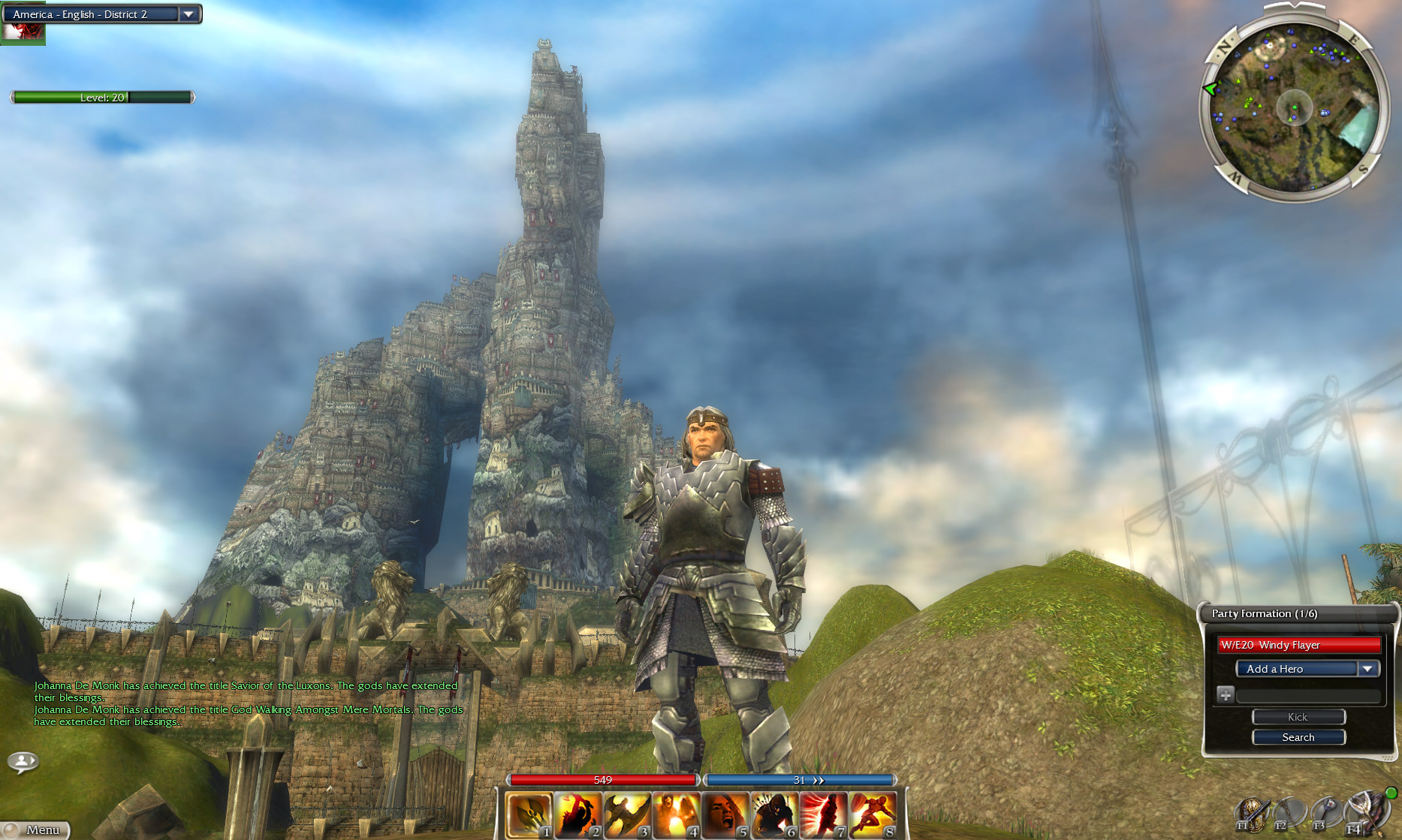1402x840 pixels.
Task: Use skill 5 showing a shouting face
Action: pyautogui.click(x=725, y=816)
